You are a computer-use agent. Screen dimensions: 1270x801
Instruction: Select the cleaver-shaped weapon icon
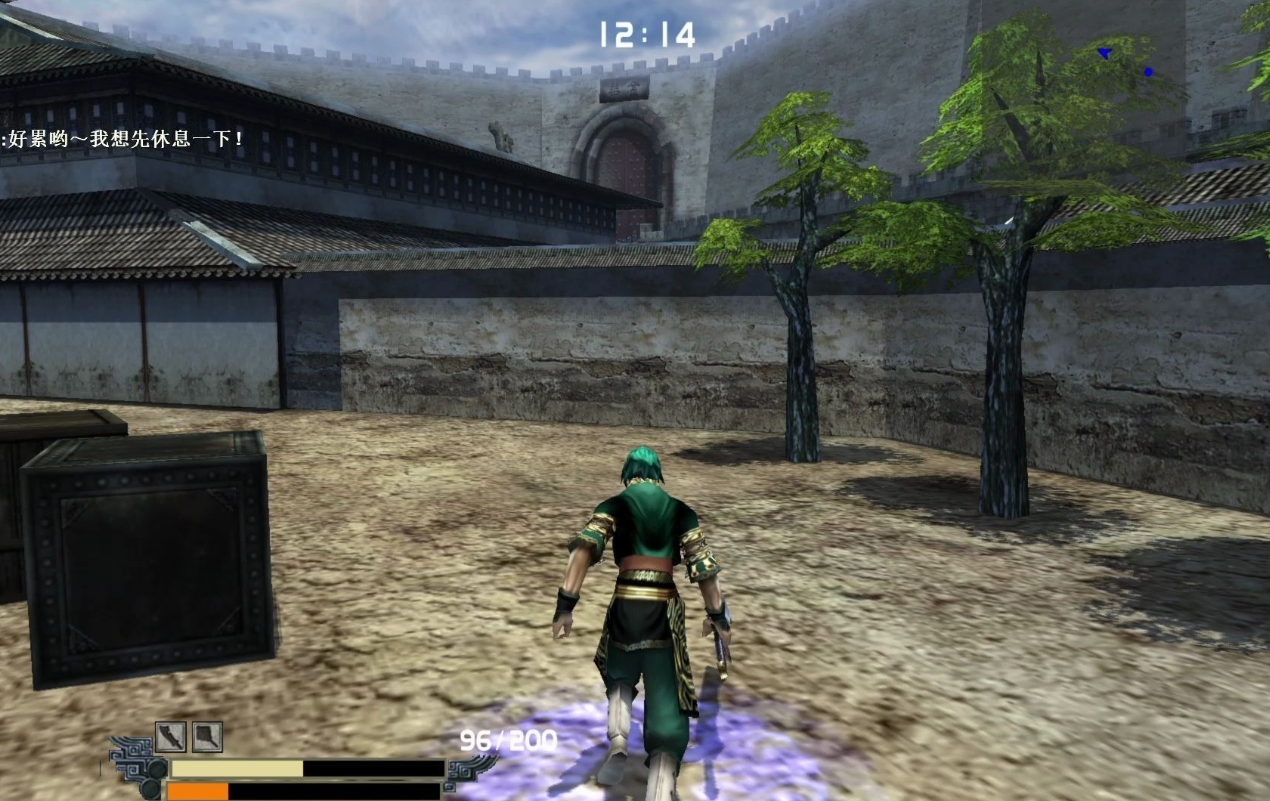tap(207, 737)
